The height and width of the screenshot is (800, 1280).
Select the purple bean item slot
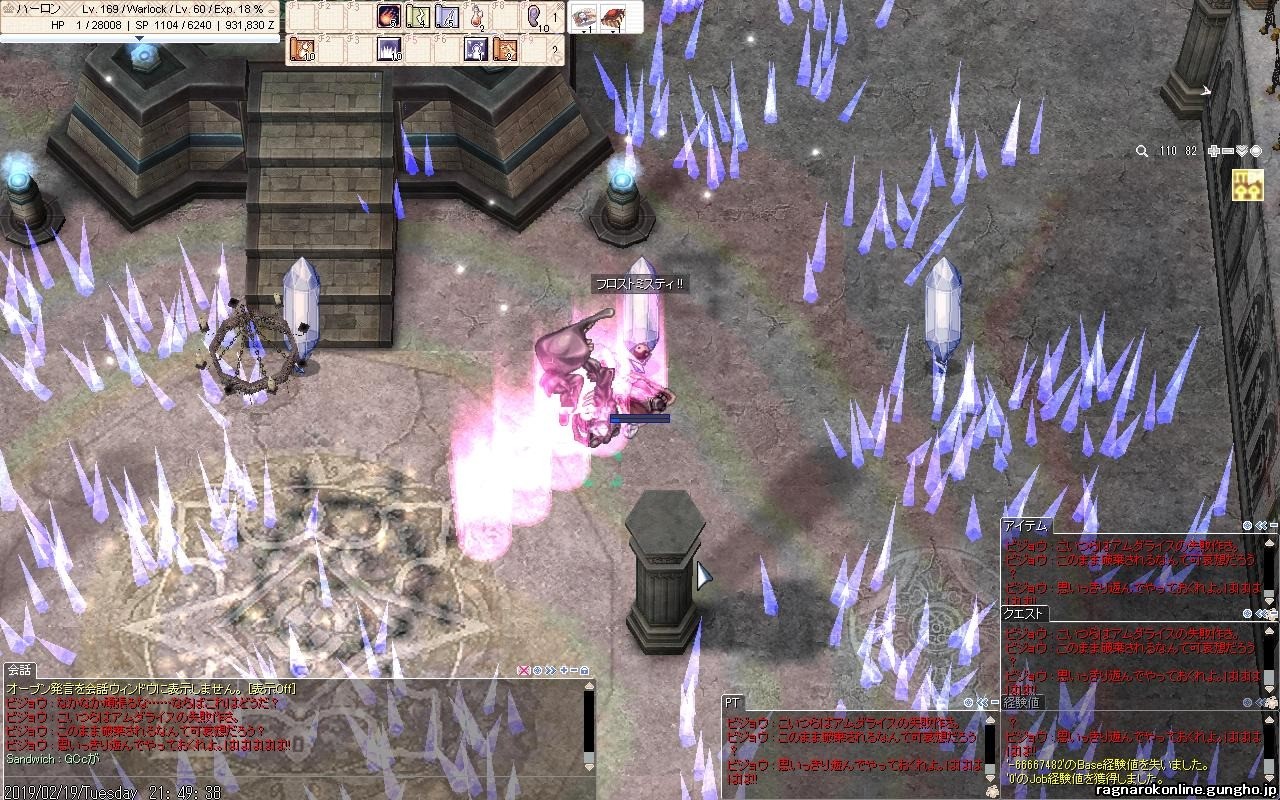pos(535,17)
